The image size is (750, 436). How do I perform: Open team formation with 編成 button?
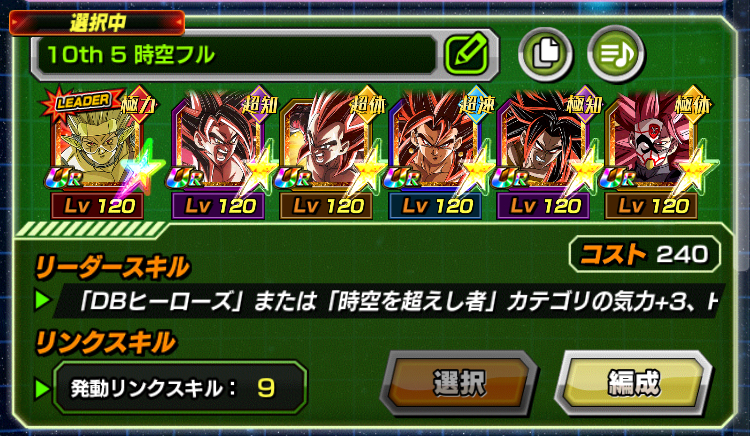click(632, 382)
